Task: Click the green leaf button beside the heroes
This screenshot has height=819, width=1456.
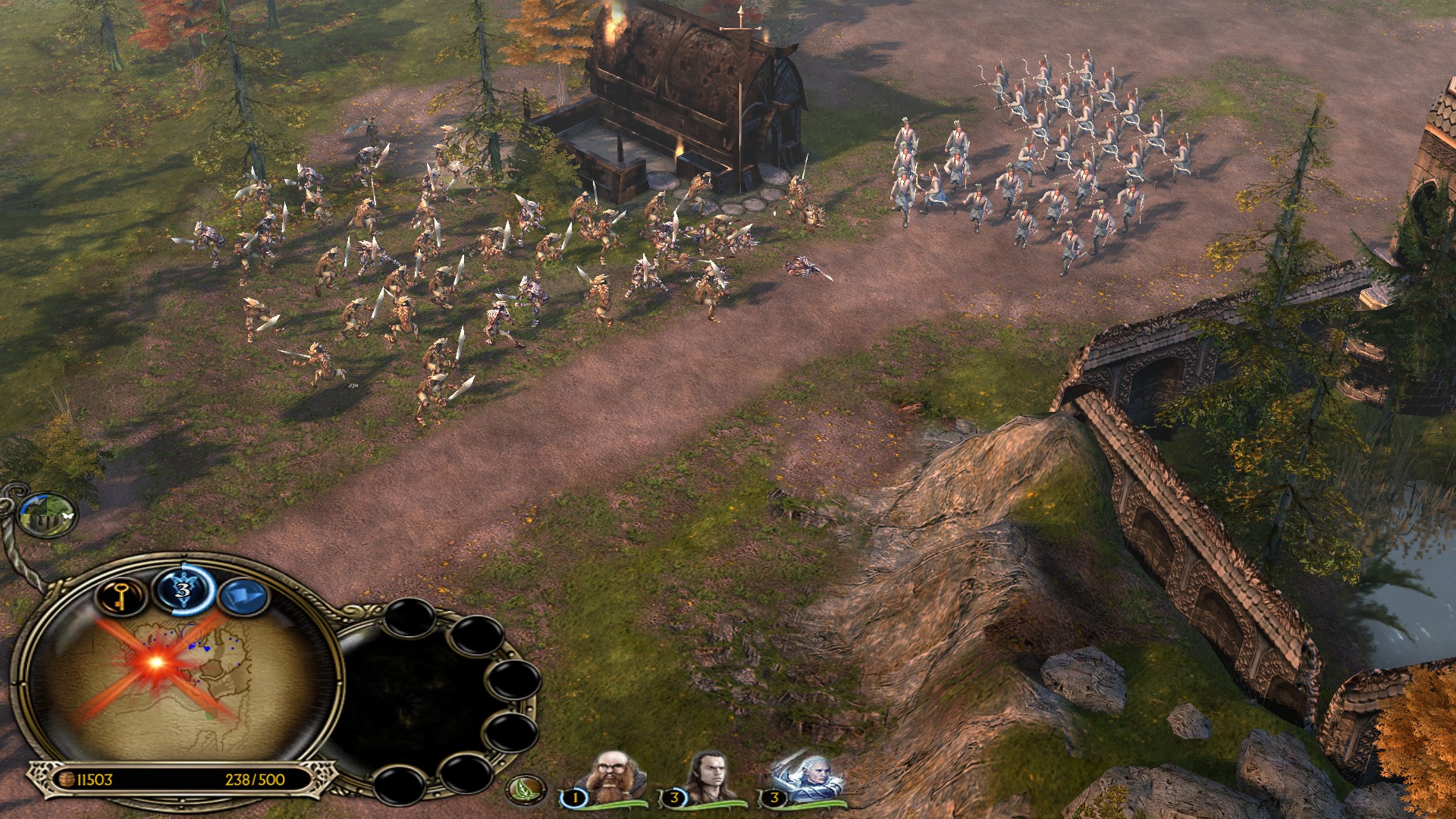Action: [x=526, y=789]
